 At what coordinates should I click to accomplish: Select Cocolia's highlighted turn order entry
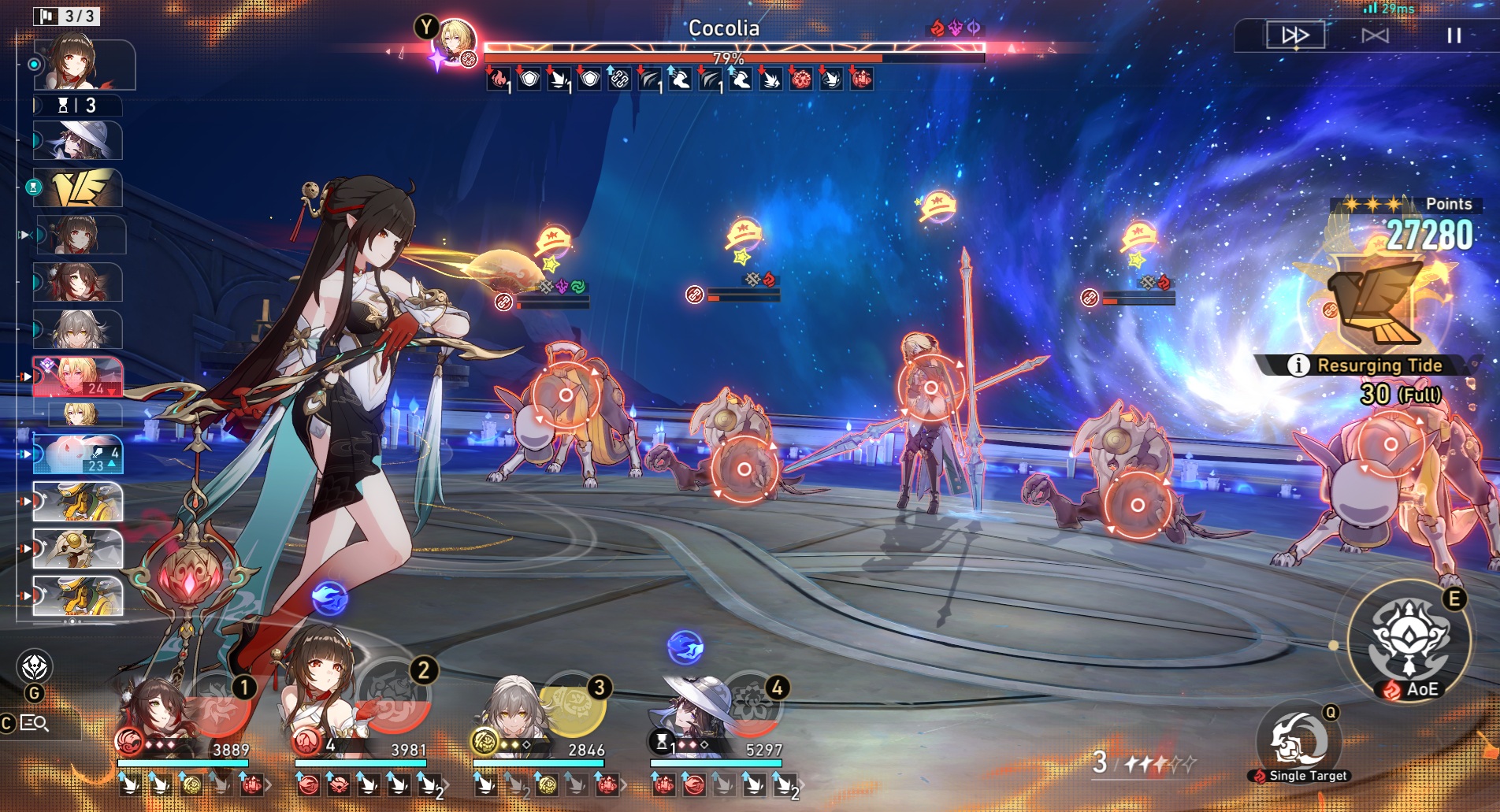[x=77, y=376]
